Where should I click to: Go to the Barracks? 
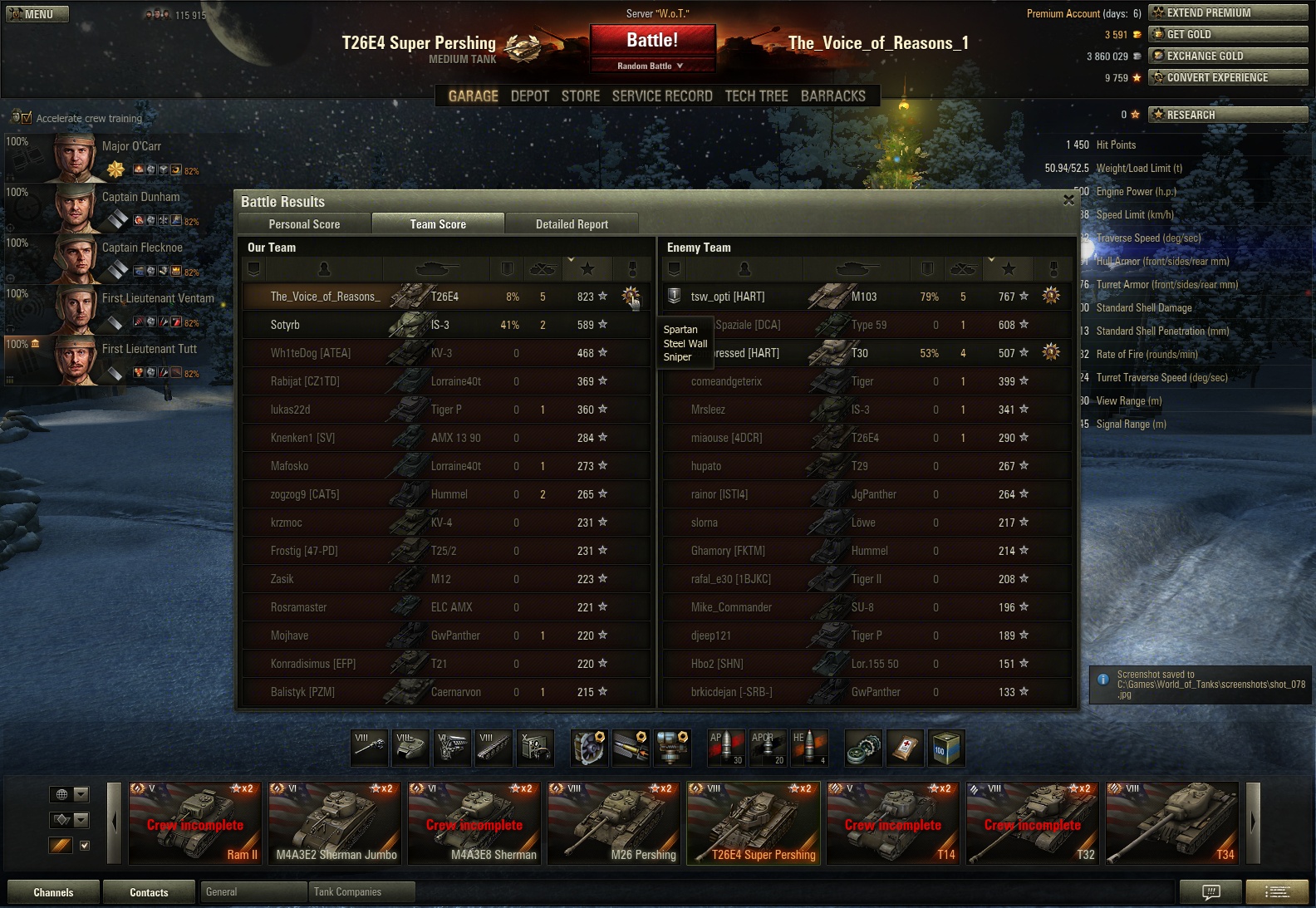[x=832, y=96]
